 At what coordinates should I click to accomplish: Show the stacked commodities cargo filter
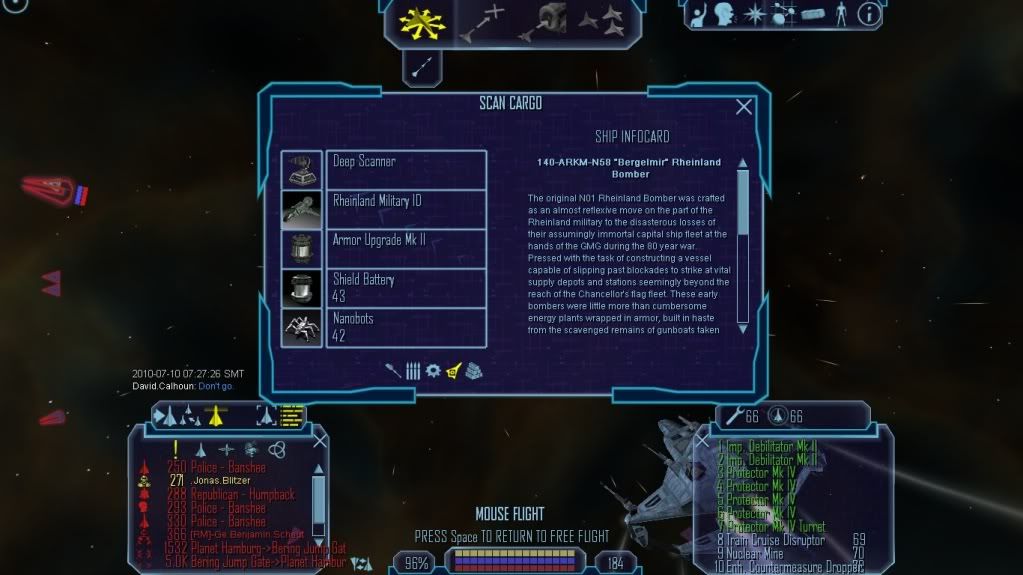(x=472, y=370)
